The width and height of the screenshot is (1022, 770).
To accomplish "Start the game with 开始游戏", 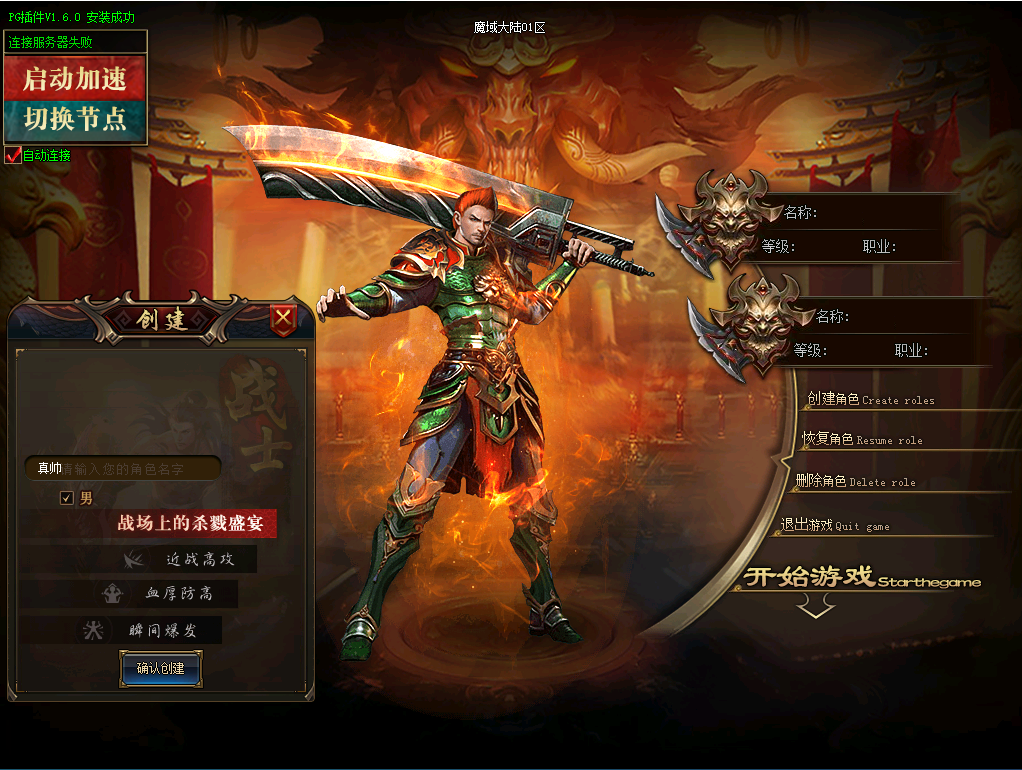I will (x=860, y=578).
